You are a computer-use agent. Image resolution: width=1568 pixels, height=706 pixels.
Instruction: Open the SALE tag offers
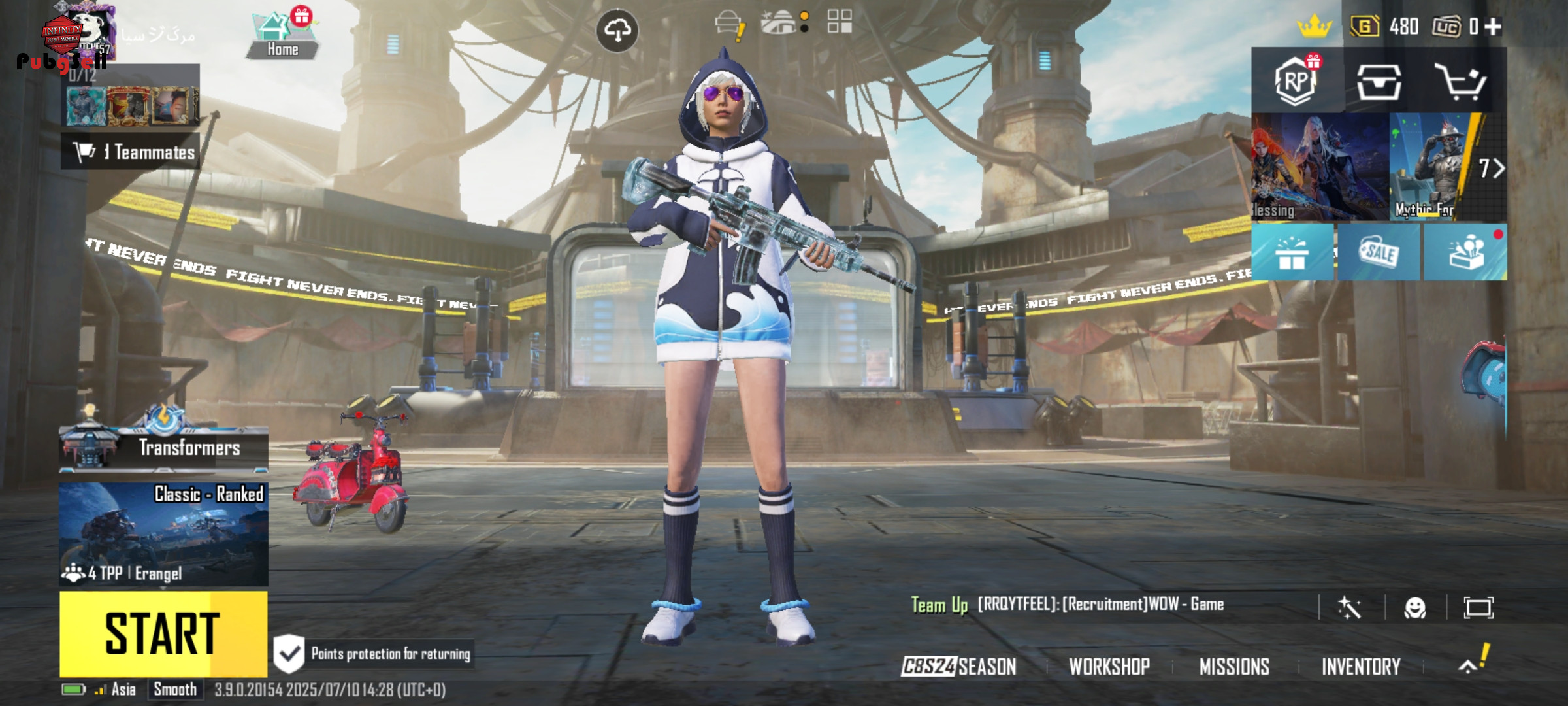coord(1379,252)
